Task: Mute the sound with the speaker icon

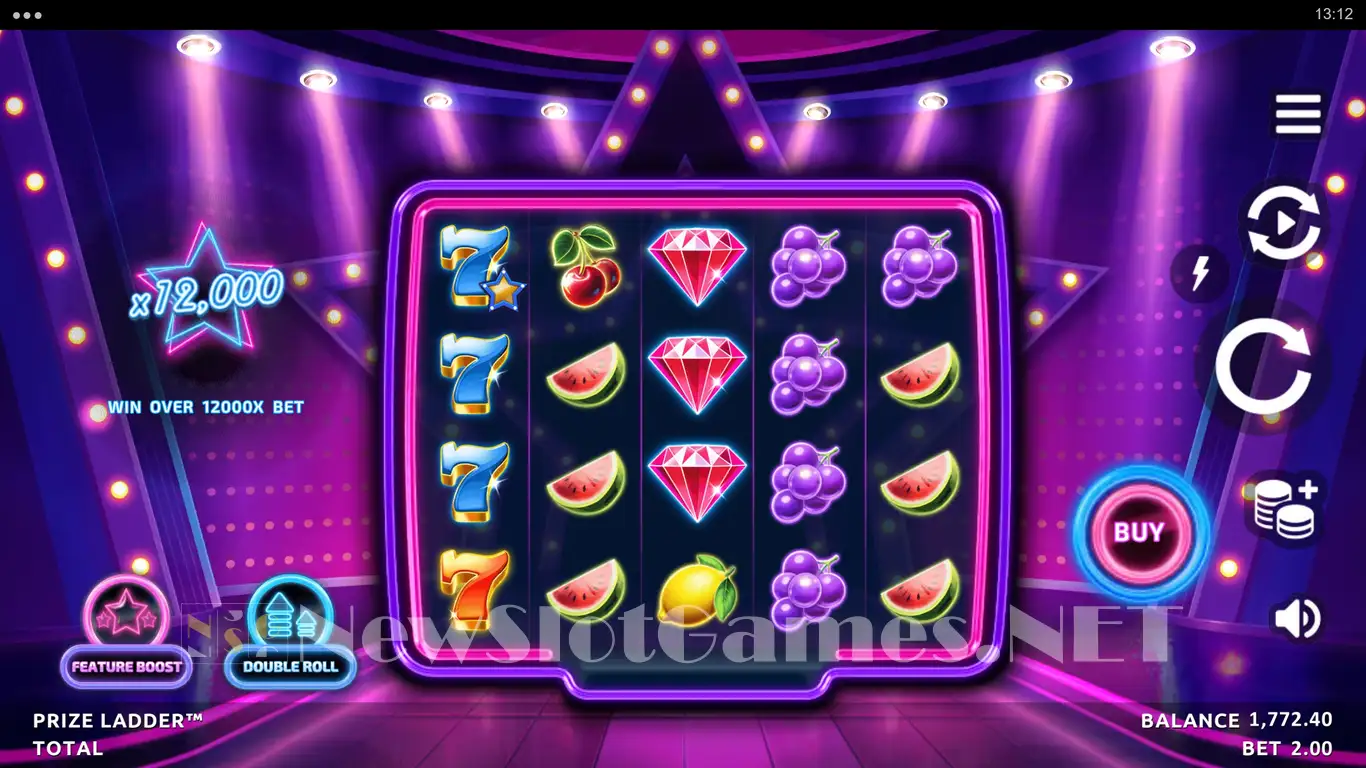Action: point(1296,618)
